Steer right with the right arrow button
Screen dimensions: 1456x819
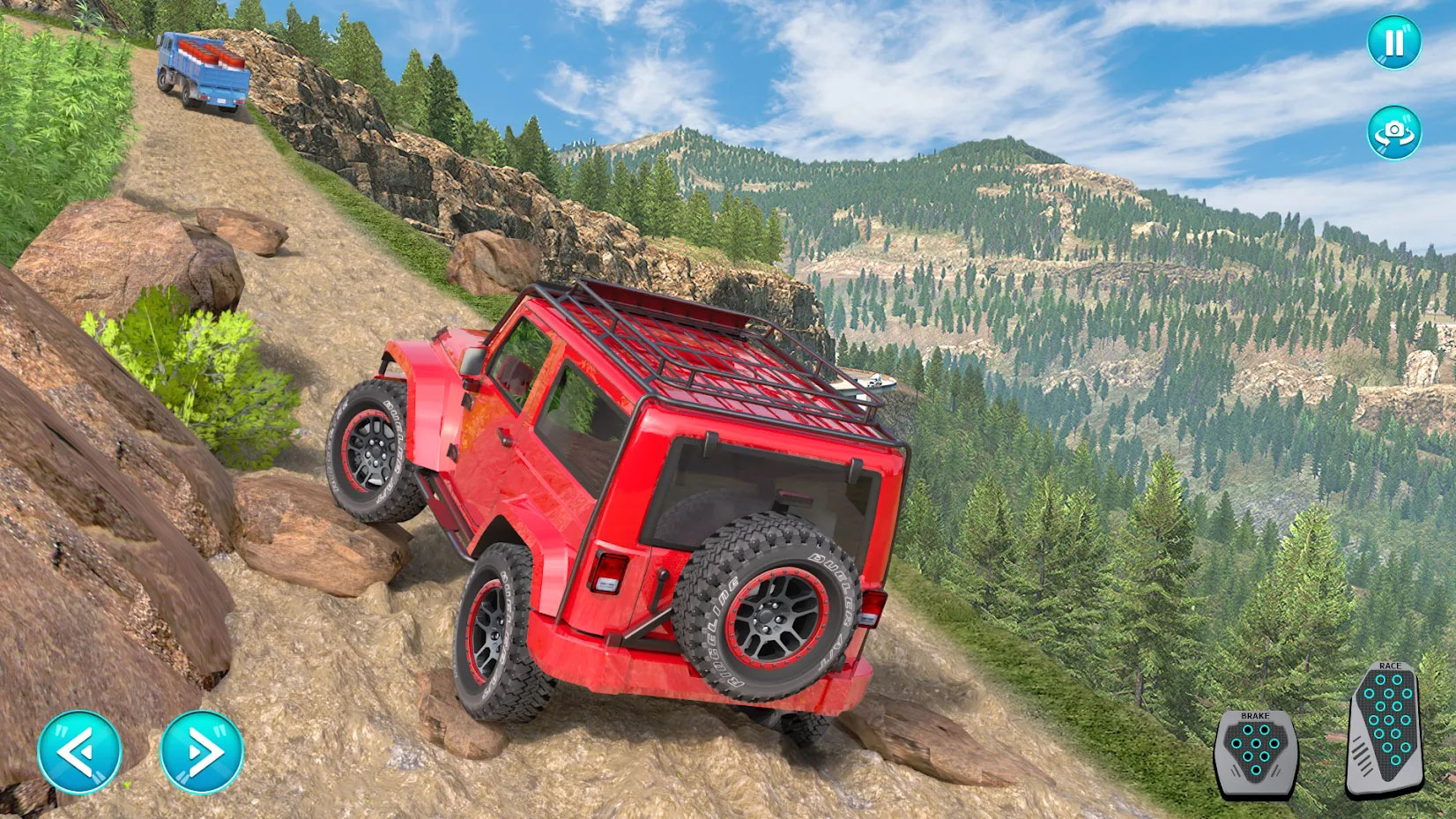point(202,752)
